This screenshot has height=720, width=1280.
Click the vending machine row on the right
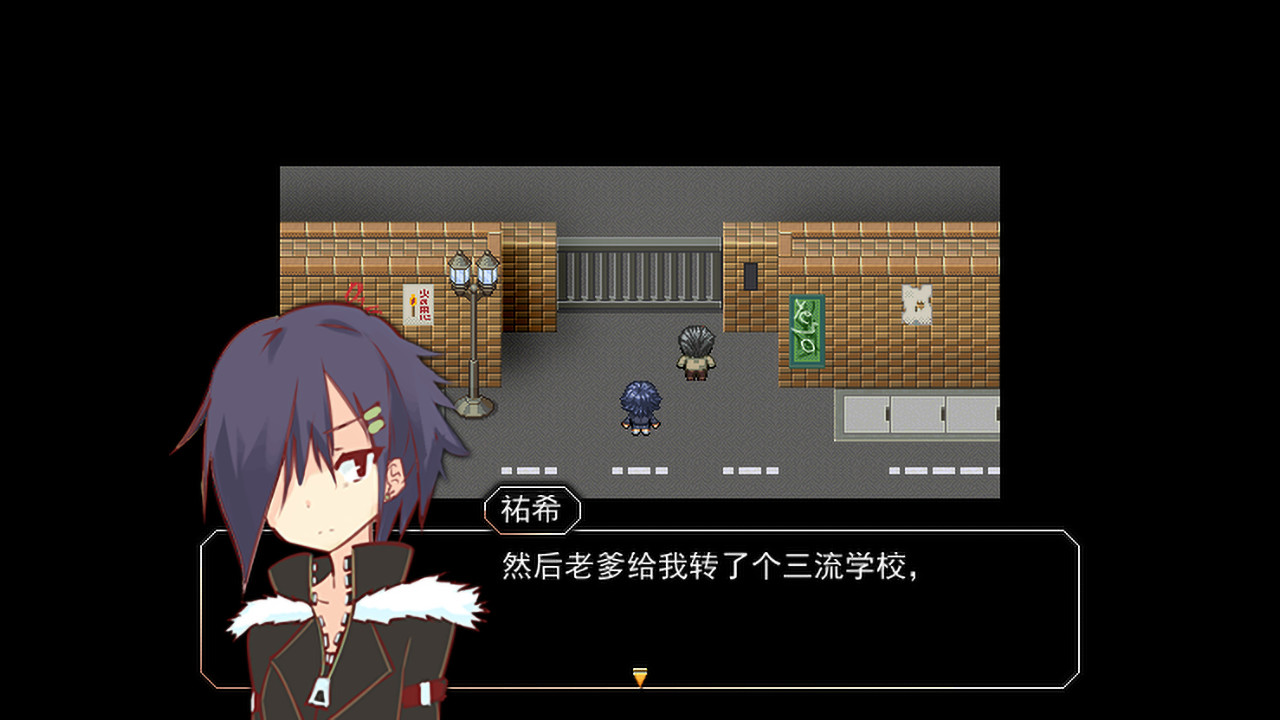point(920,413)
